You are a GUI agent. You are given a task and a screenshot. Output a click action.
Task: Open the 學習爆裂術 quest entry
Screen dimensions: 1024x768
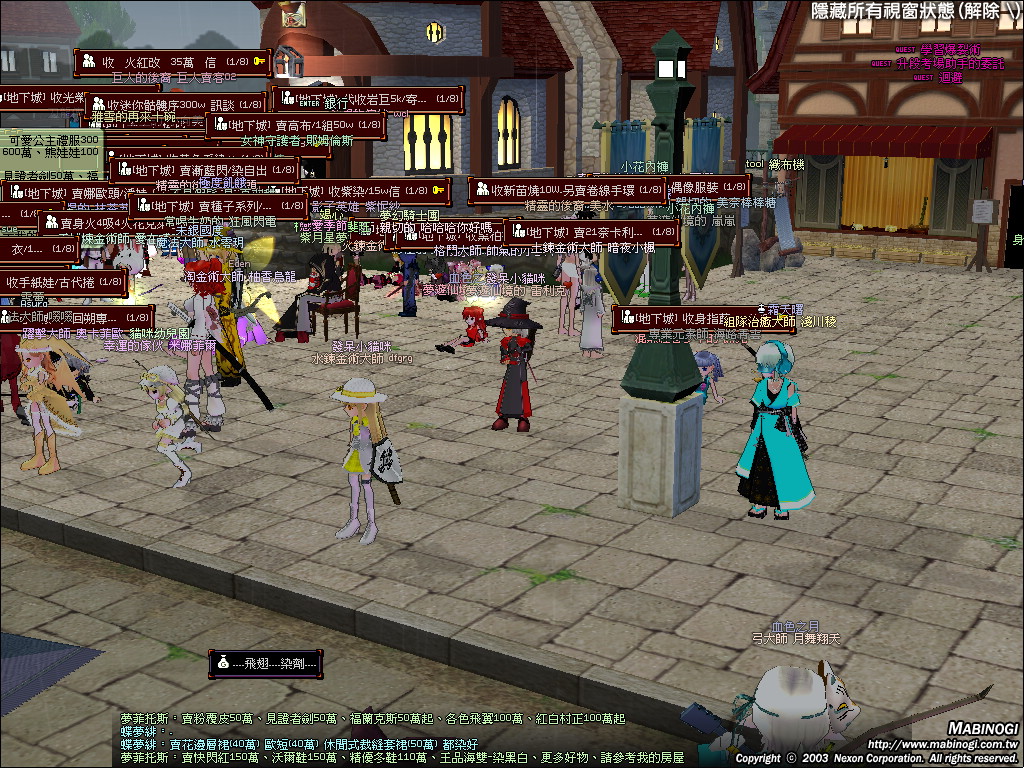(950, 49)
